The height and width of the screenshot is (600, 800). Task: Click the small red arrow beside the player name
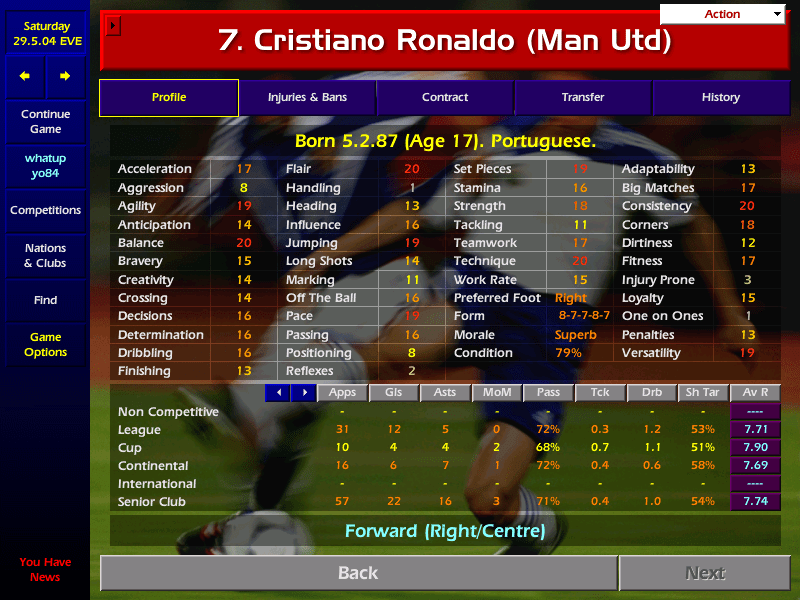(x=113, y=26)
